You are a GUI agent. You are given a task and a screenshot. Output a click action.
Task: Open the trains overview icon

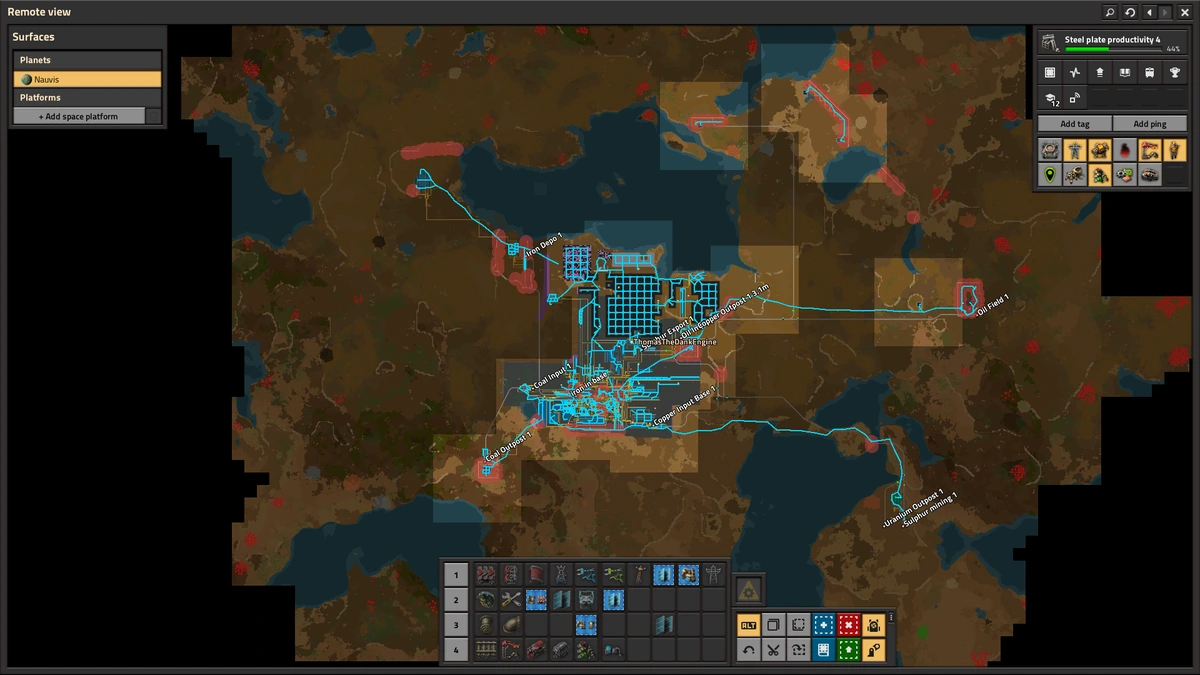pos(1150,73)
